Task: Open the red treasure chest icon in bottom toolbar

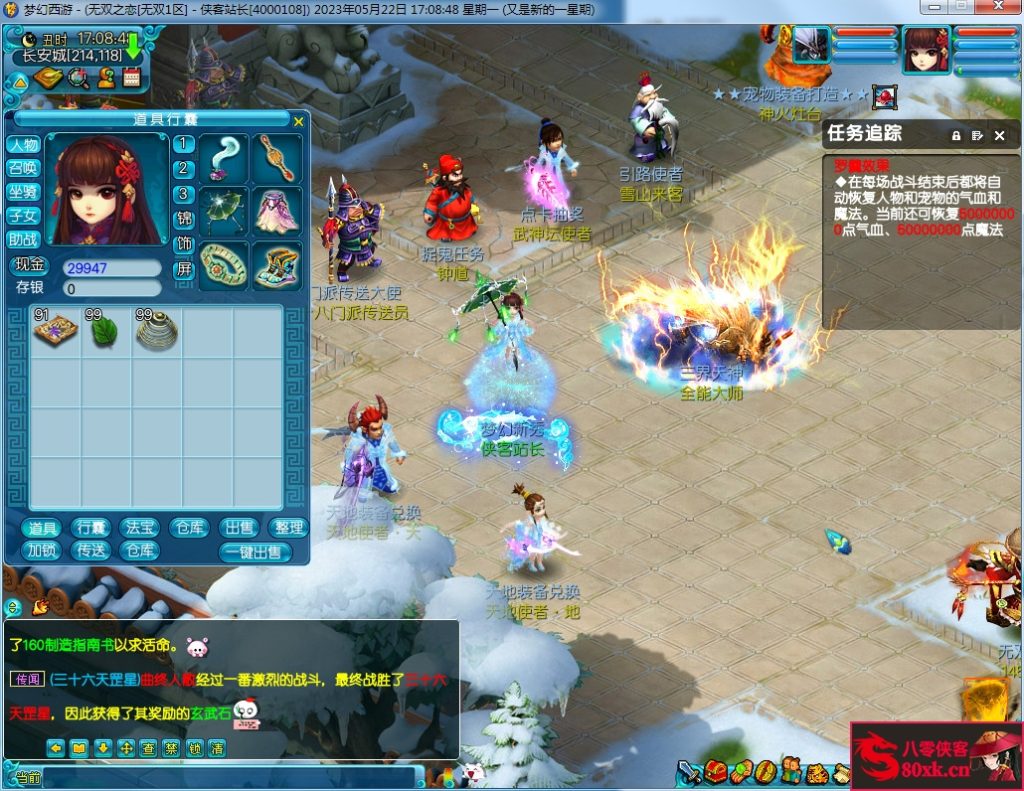Action: [x=714, y=772]
